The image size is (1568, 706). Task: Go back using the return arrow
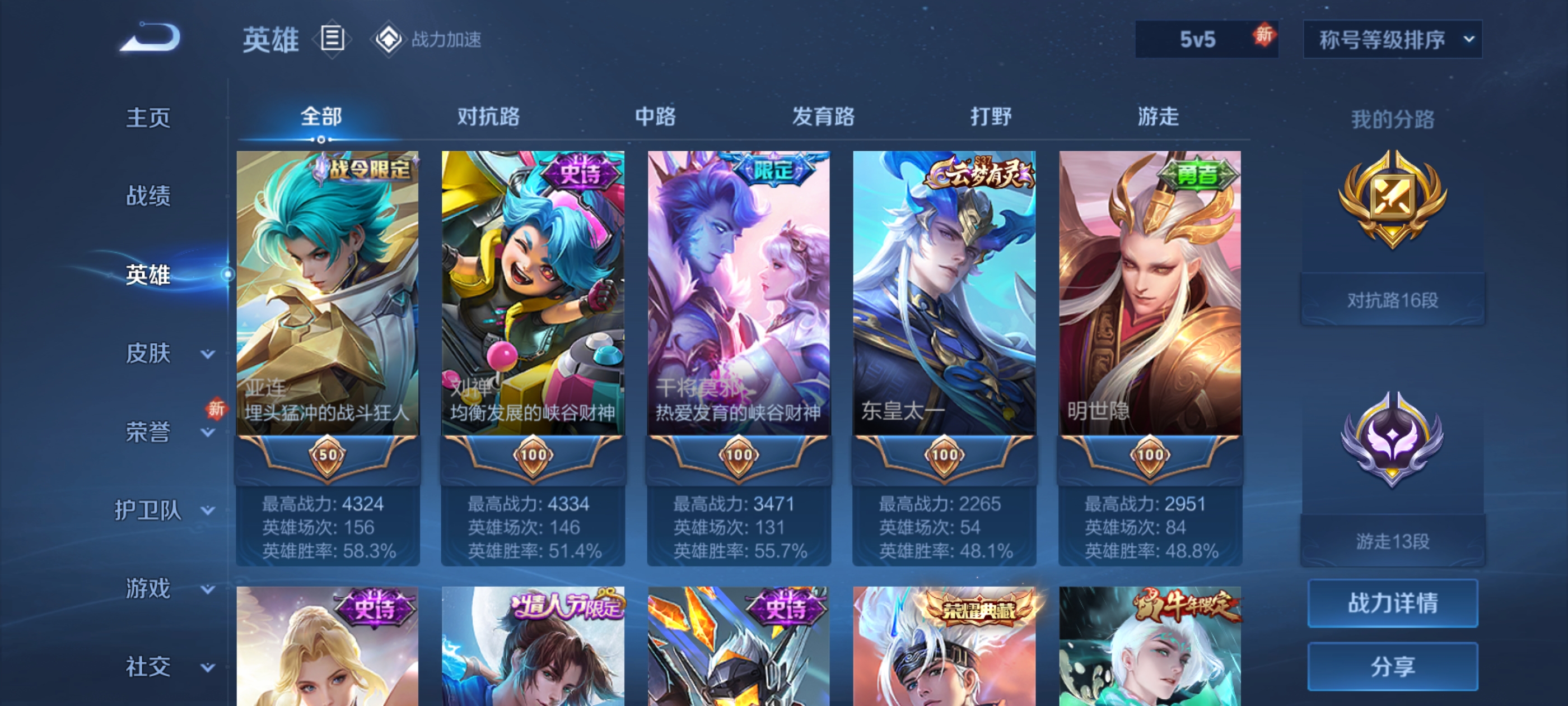click(150, 38)
